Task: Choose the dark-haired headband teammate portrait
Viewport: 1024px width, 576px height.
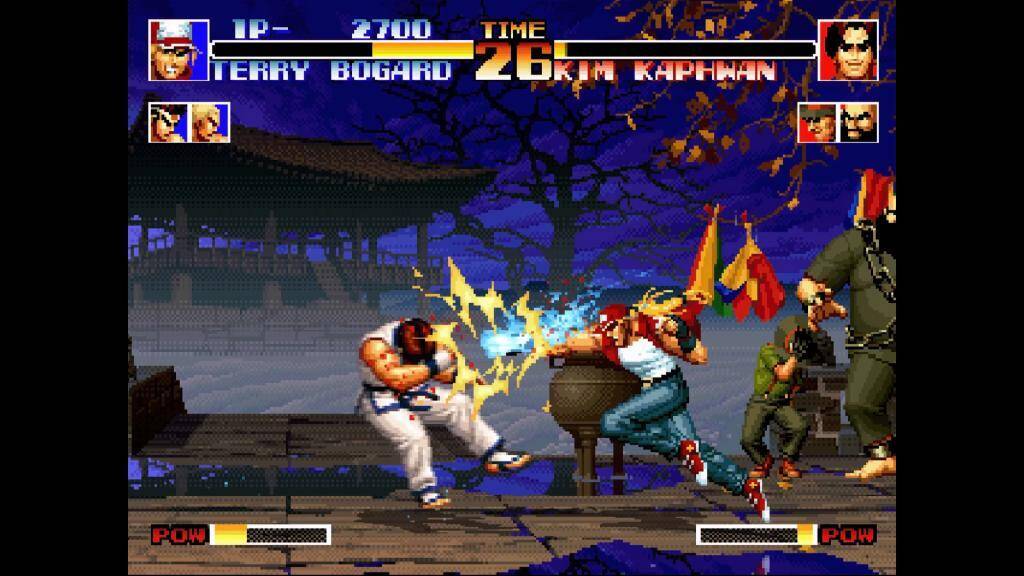Action: (x=168, y=122)
